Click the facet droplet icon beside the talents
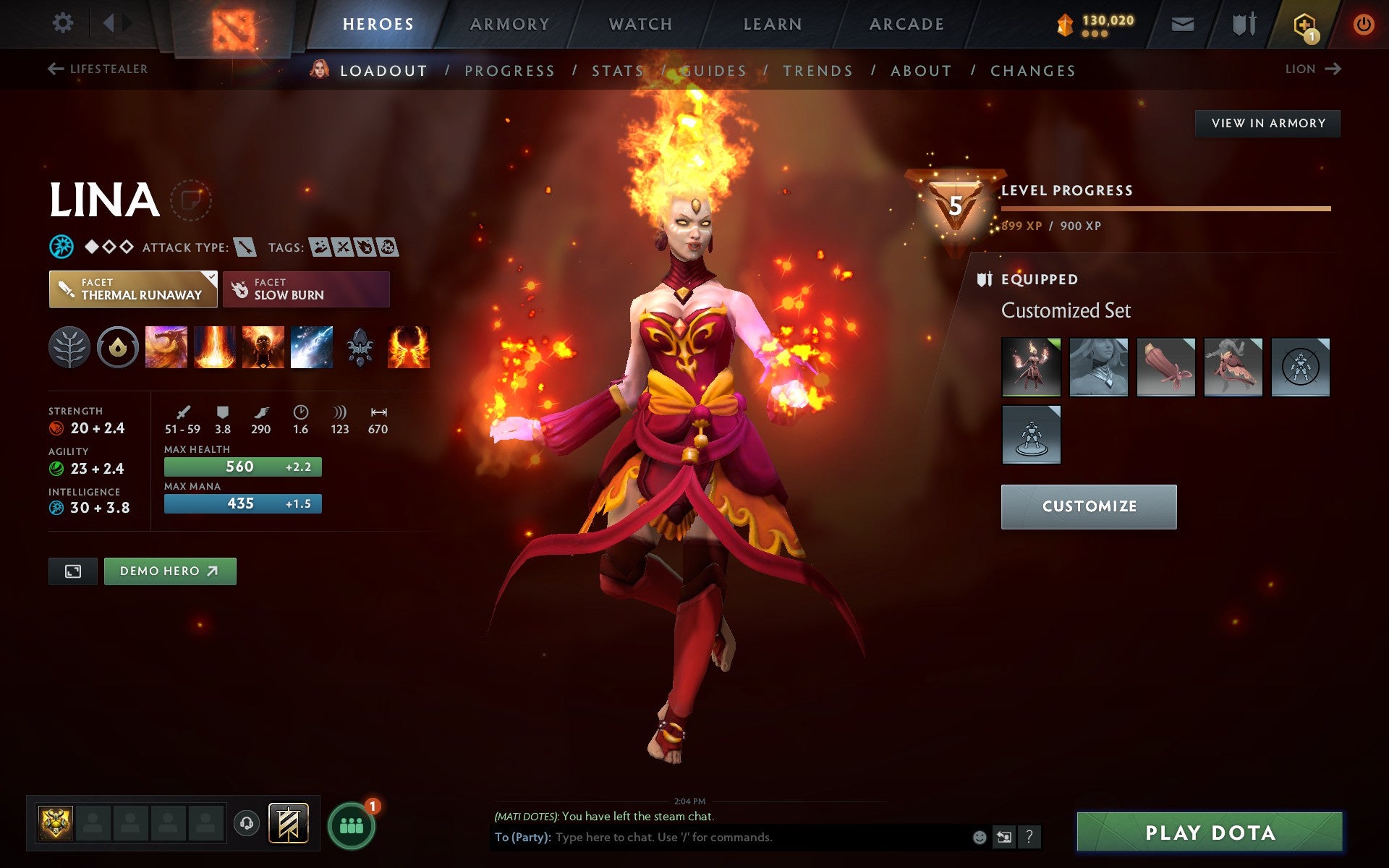The height and width of the screenshot is (868, 1389). click(118, 347)
